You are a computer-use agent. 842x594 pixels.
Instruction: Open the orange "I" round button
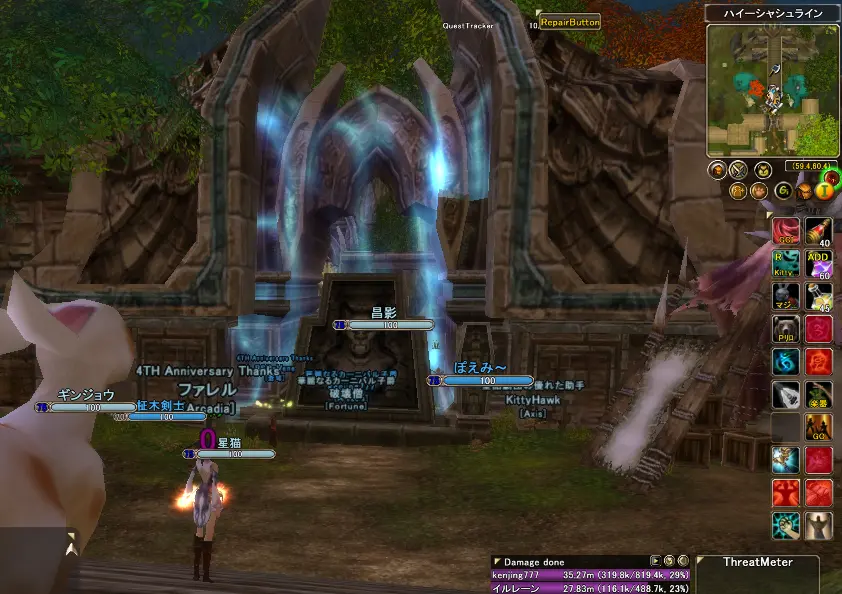click(824, 190)
